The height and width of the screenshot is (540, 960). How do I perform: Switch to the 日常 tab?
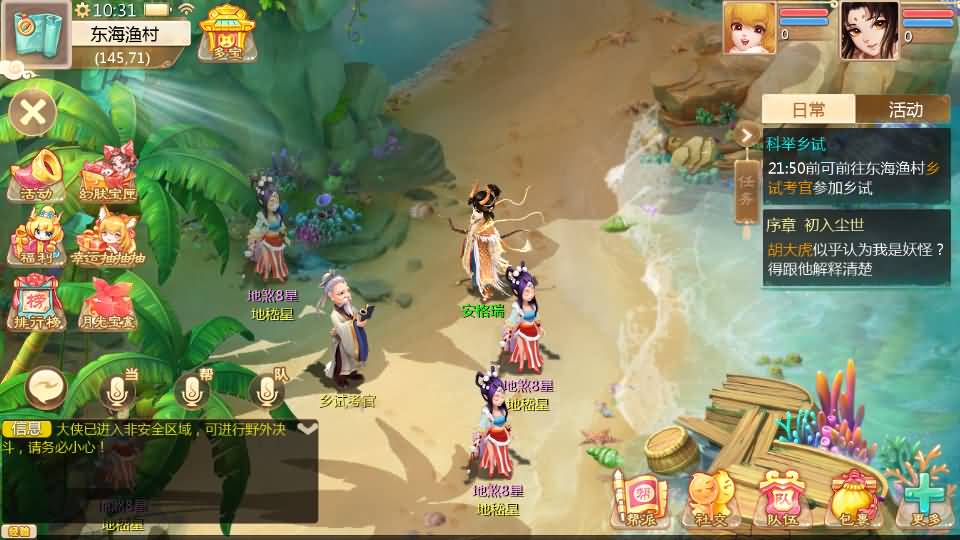tap(808, 110)
